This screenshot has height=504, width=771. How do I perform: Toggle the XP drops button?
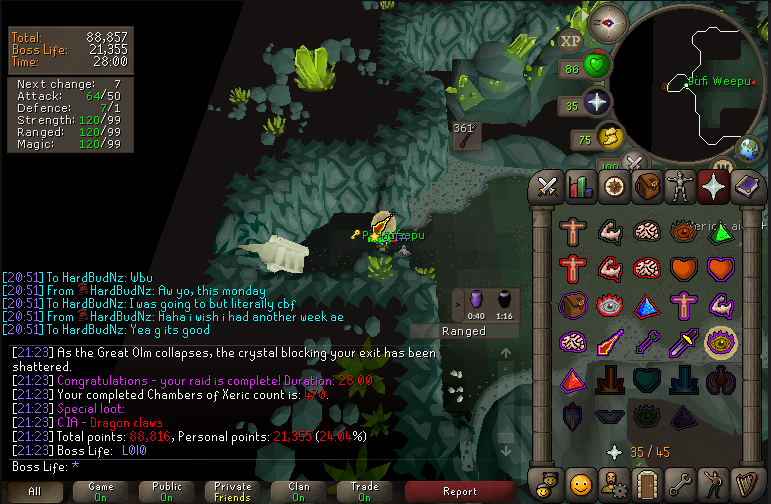(x=571, y=41)
